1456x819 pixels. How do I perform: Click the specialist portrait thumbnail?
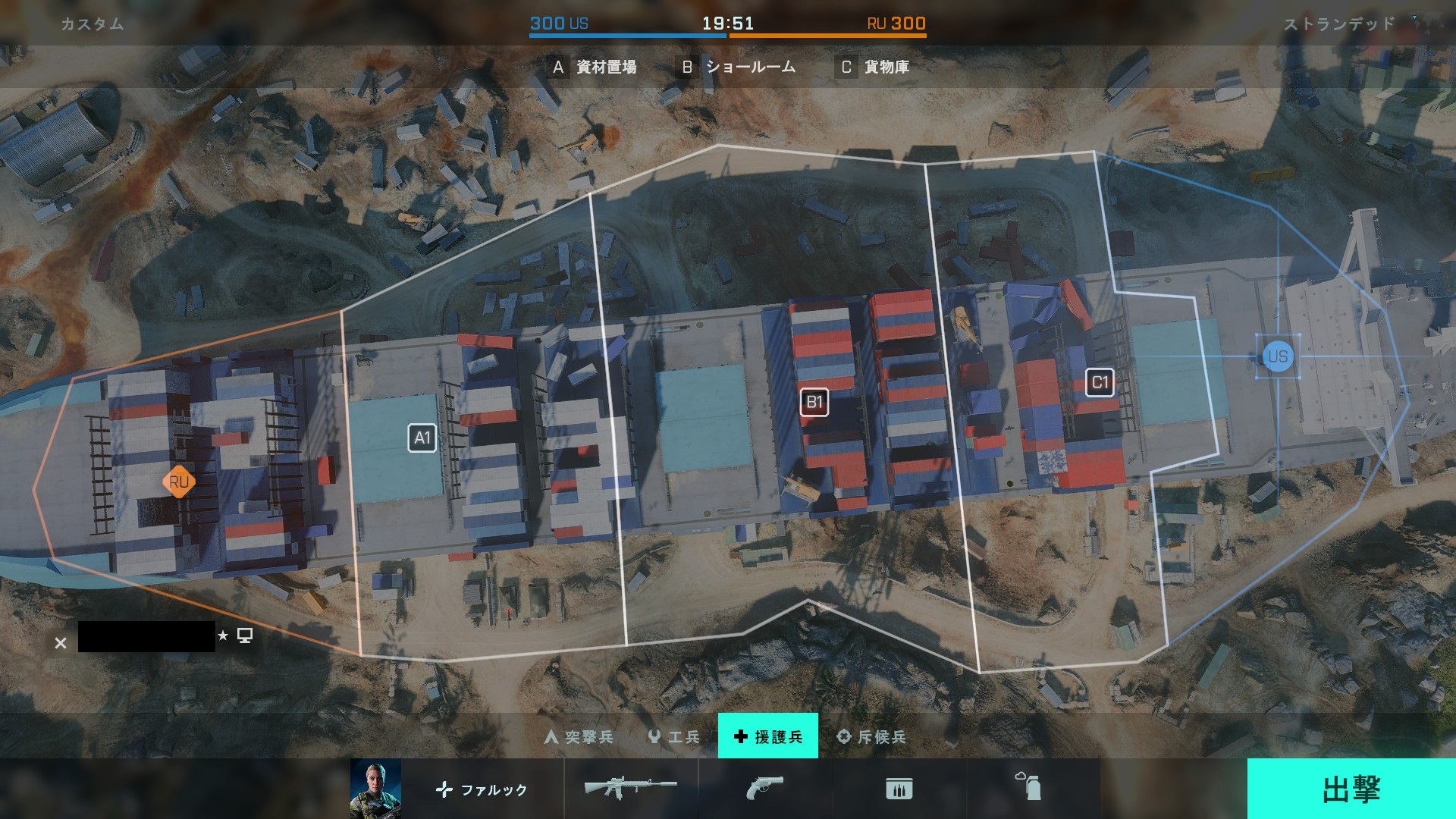(375, 789)
